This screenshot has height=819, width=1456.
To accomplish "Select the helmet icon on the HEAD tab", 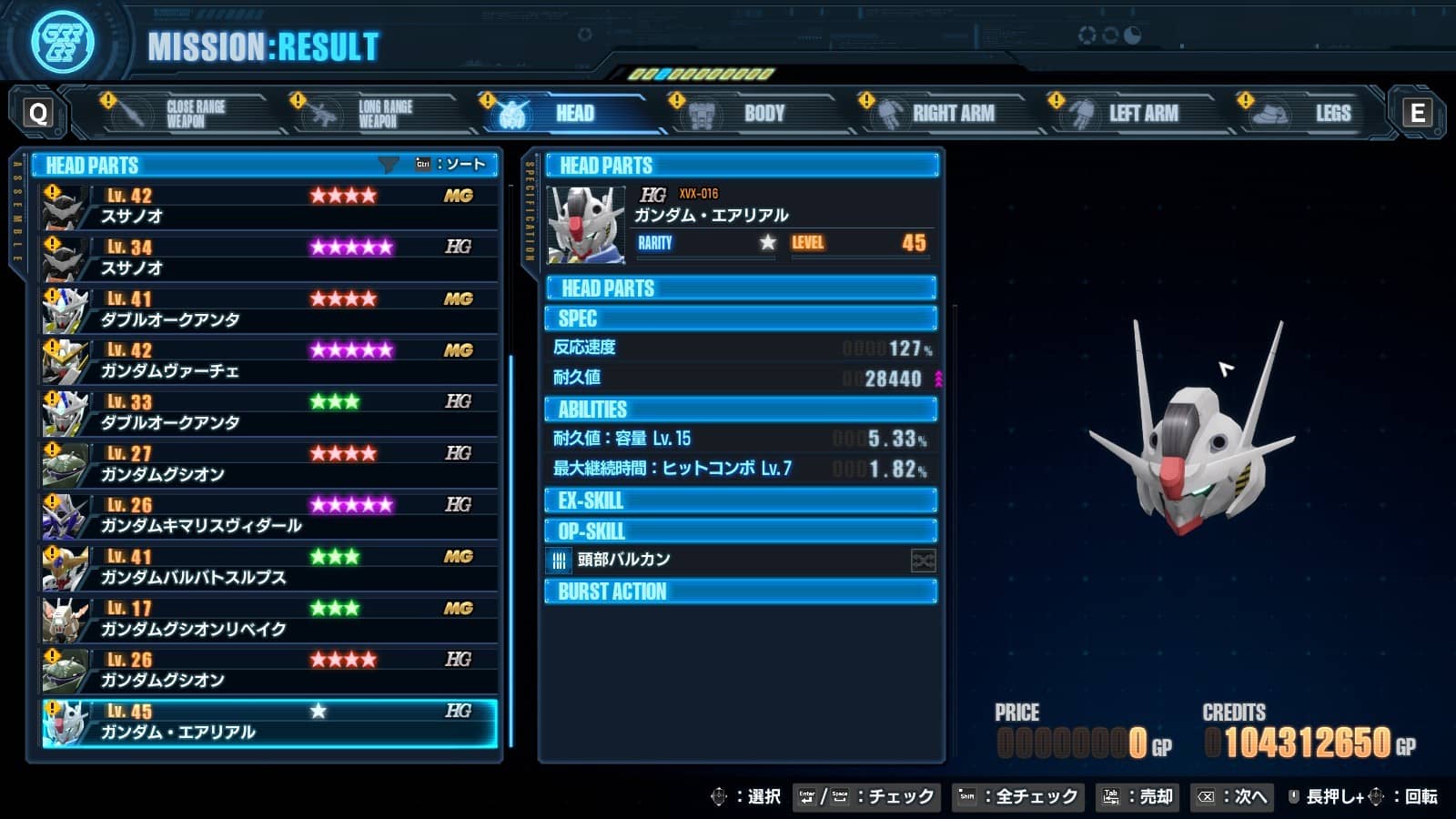I will [515, 113].
